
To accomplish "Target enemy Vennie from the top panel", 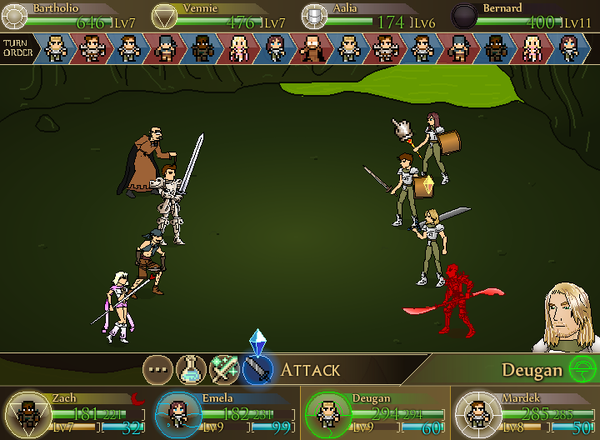I will point(166,15).
